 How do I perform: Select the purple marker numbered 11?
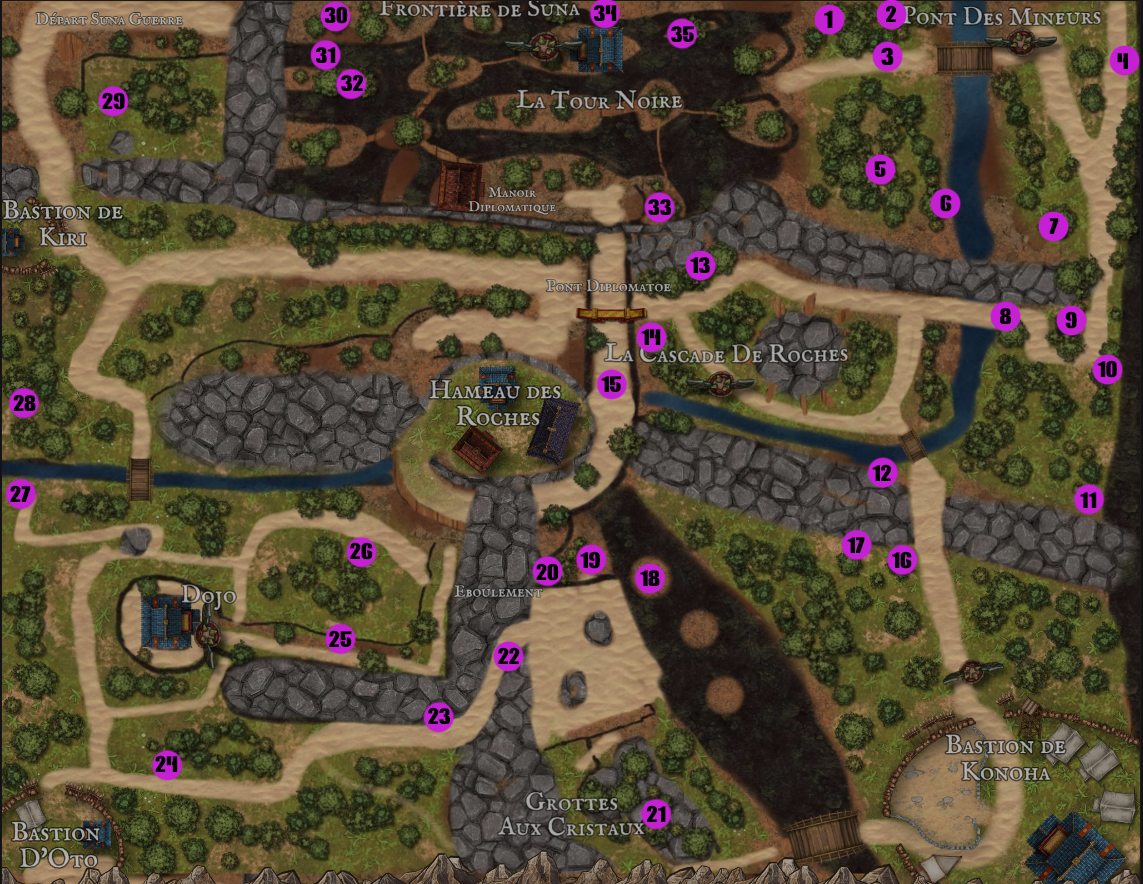(1088, 499)
